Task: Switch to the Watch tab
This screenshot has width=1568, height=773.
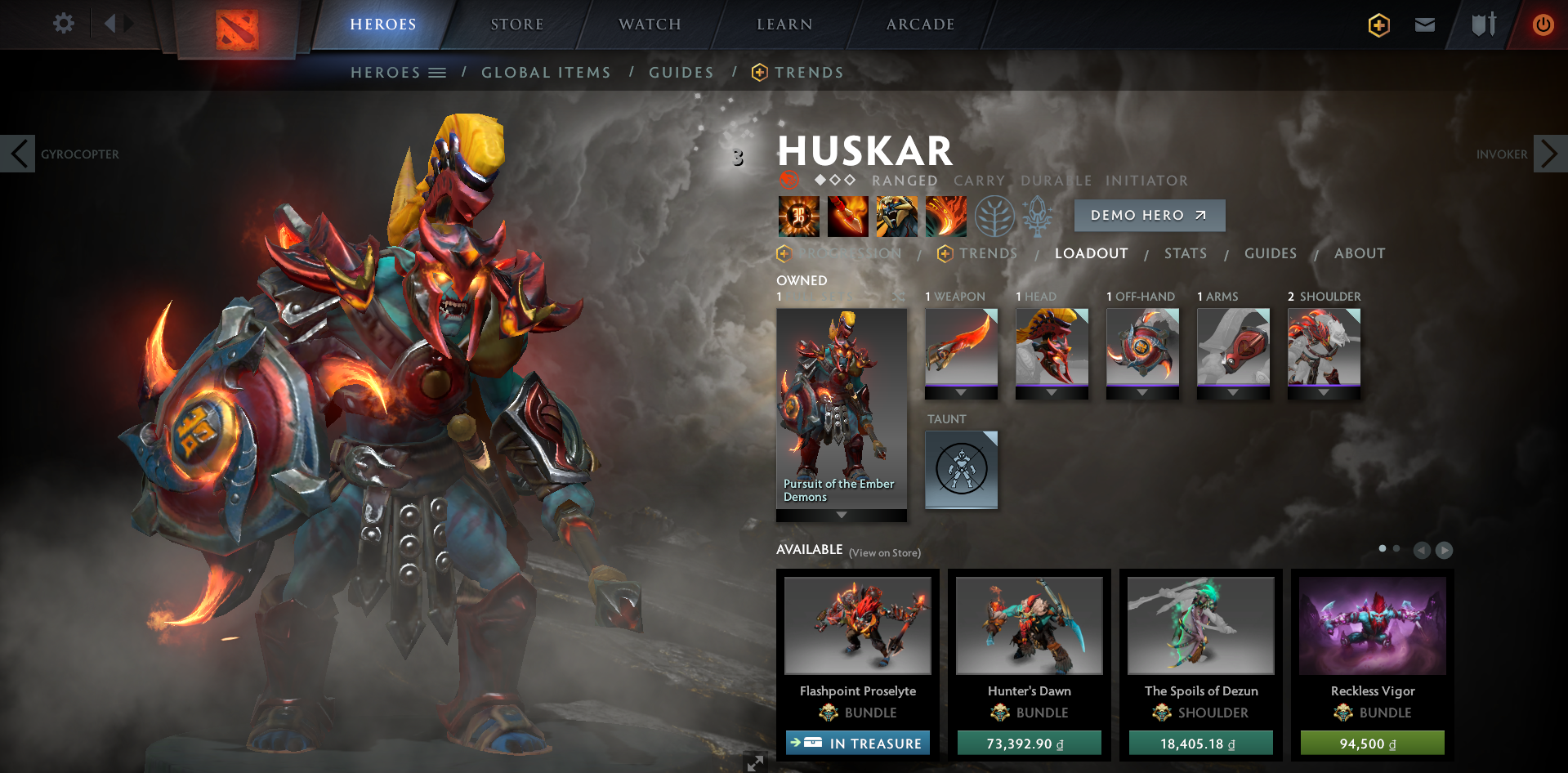Action: pos(650,25)
